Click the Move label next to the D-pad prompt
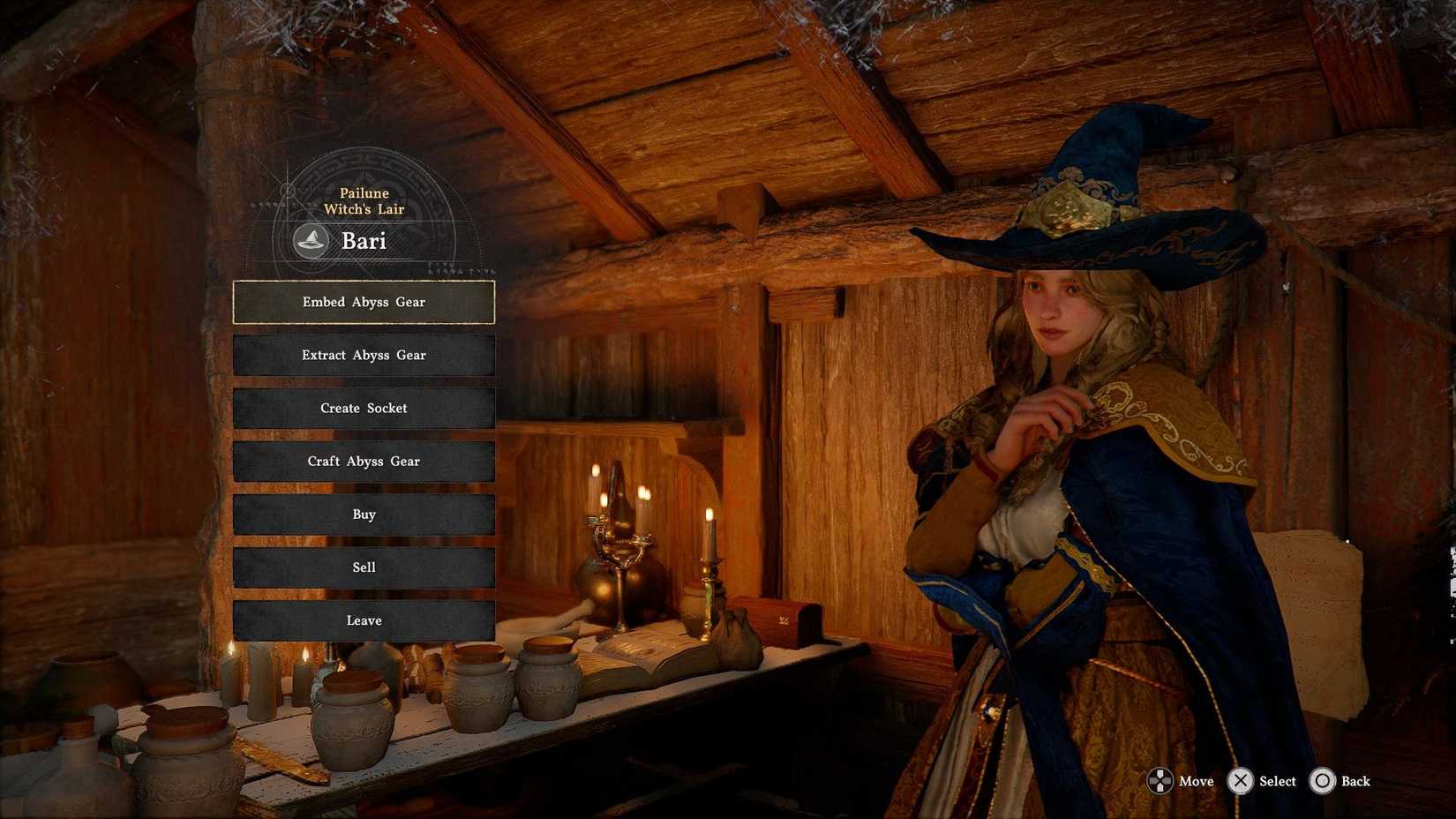 click(x=1197, y=781)
